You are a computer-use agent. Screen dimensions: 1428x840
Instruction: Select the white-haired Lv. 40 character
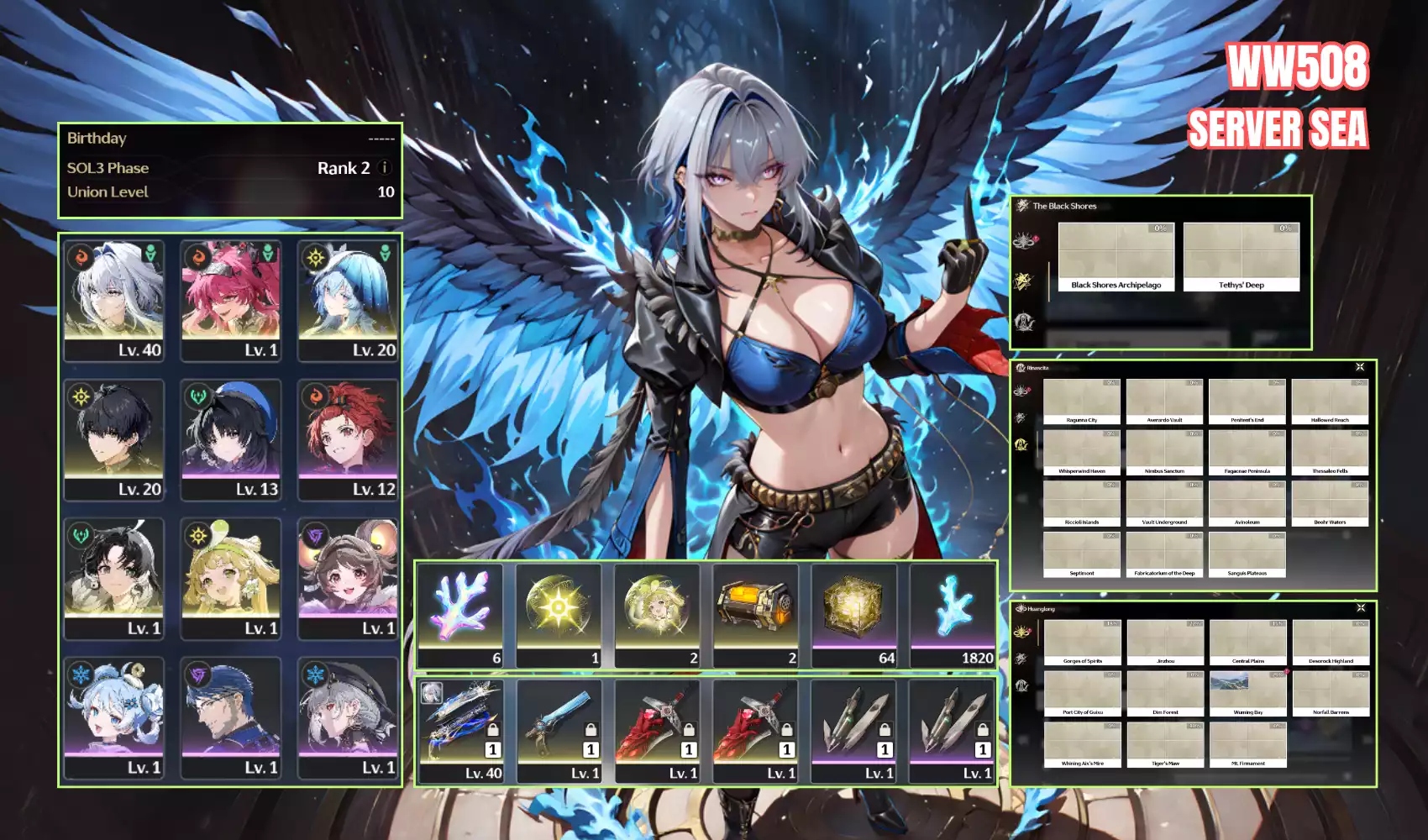click(114, 300)
